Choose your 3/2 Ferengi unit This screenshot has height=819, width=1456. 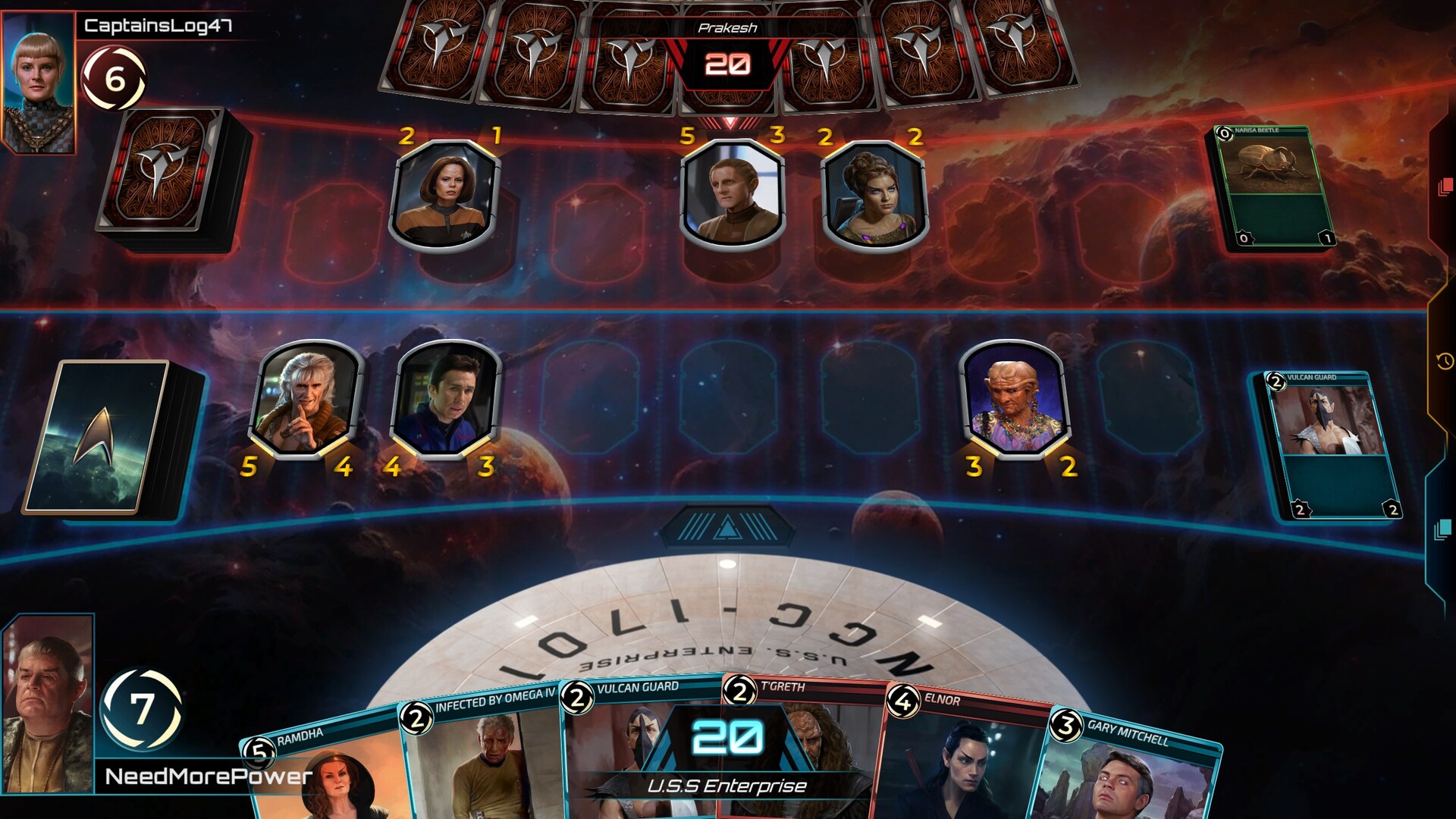[1015, 398]
